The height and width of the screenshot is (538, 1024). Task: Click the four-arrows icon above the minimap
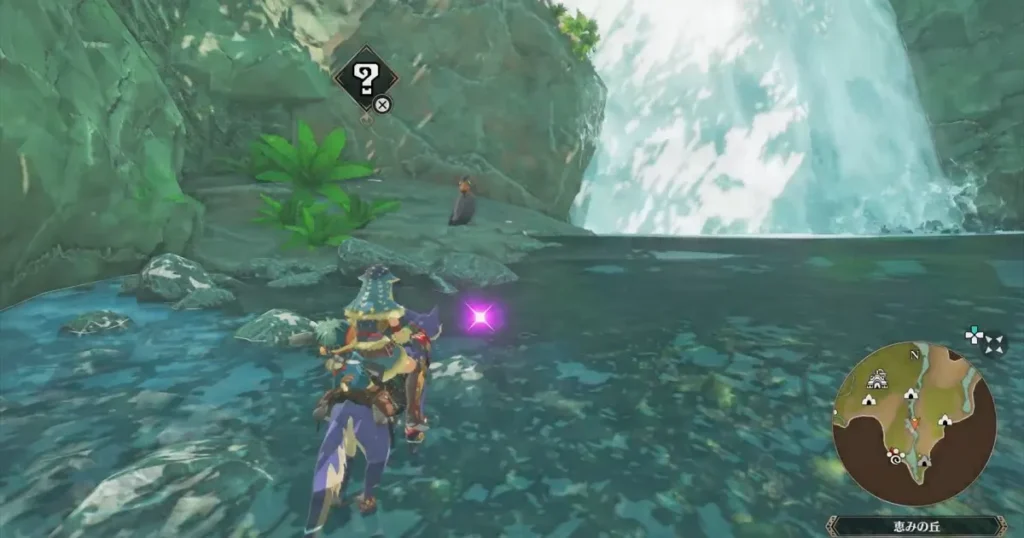[x=995, y=343]
